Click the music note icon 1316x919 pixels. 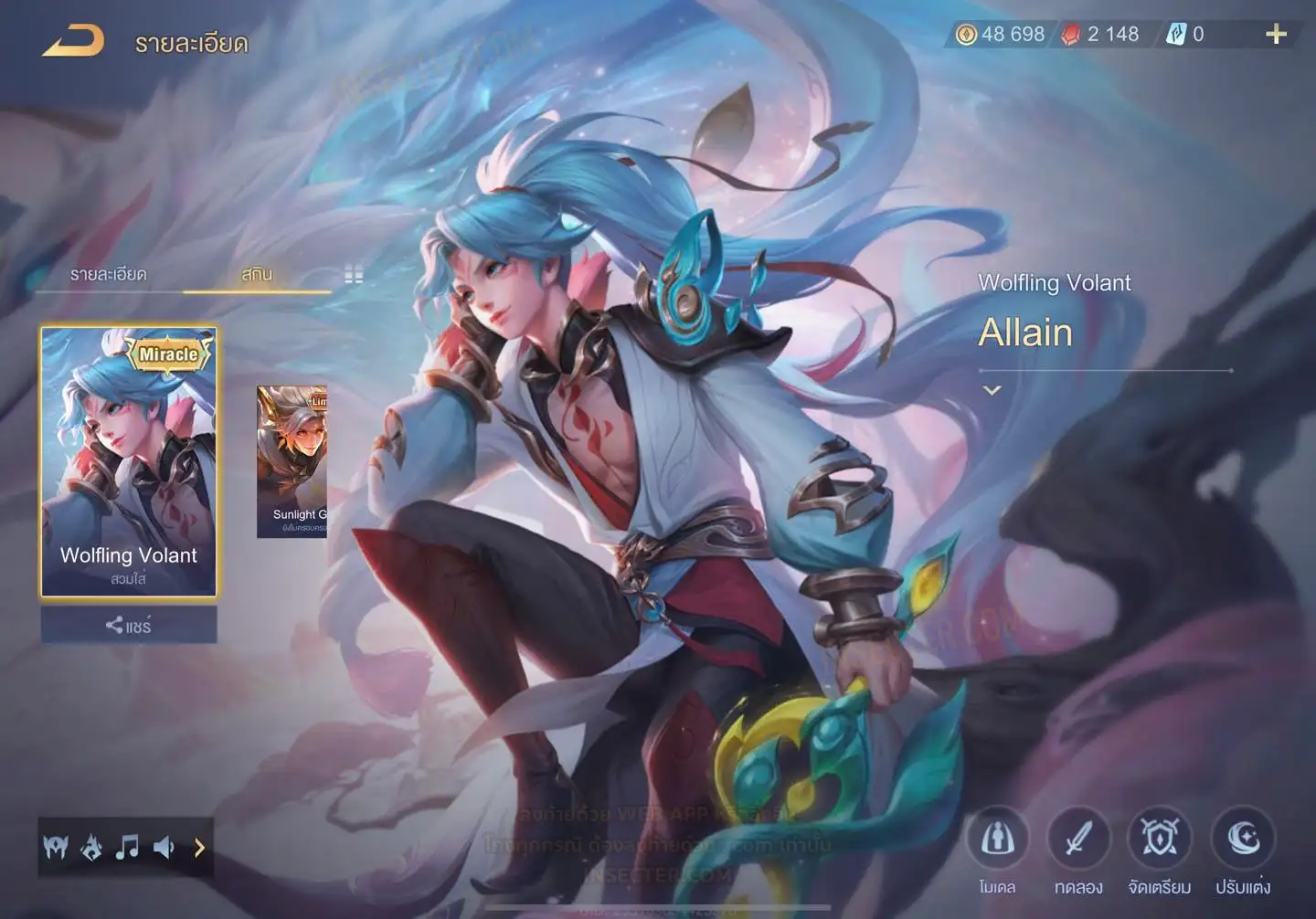[127, 848]
